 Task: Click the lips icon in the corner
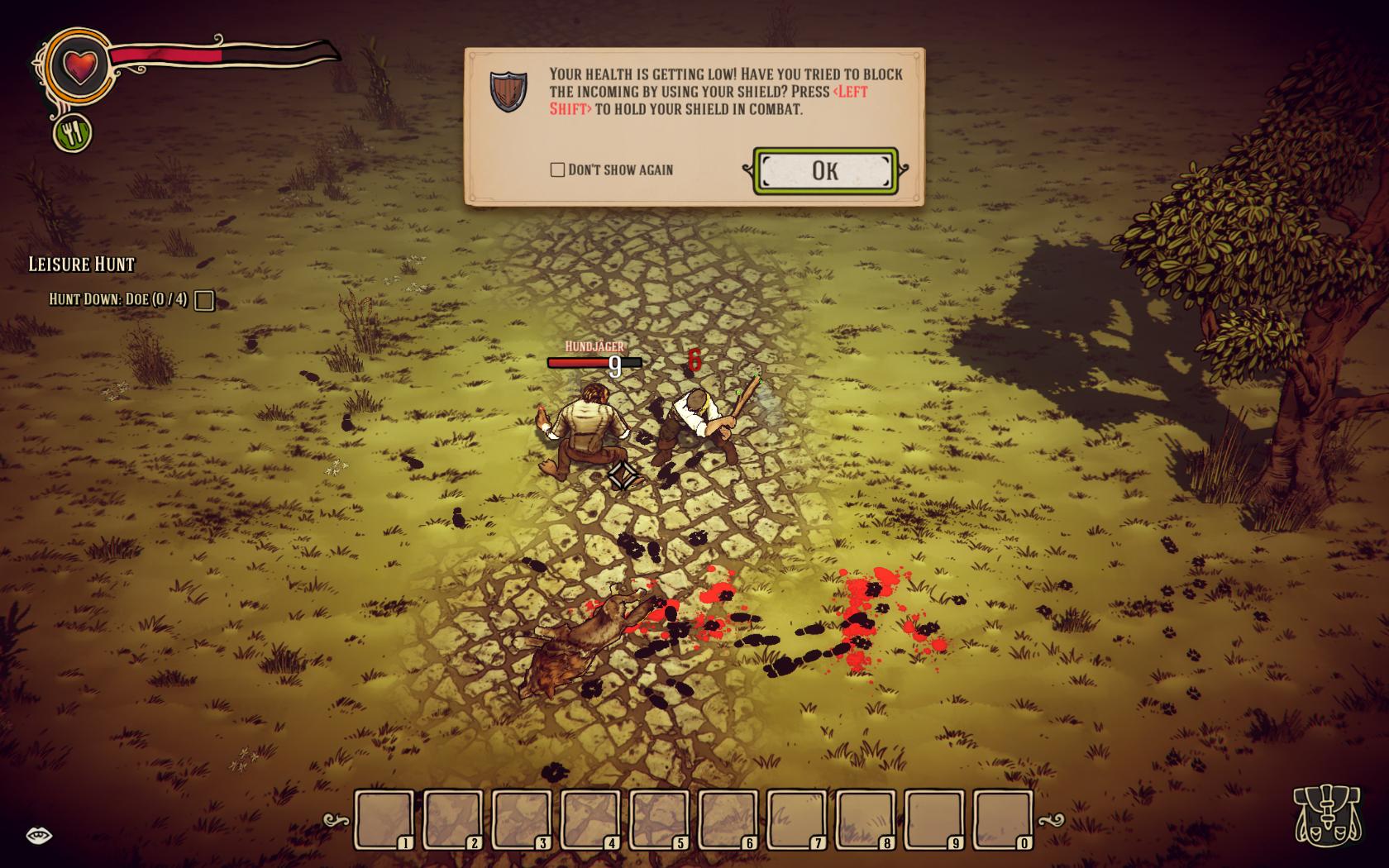(x=39, y=835)
